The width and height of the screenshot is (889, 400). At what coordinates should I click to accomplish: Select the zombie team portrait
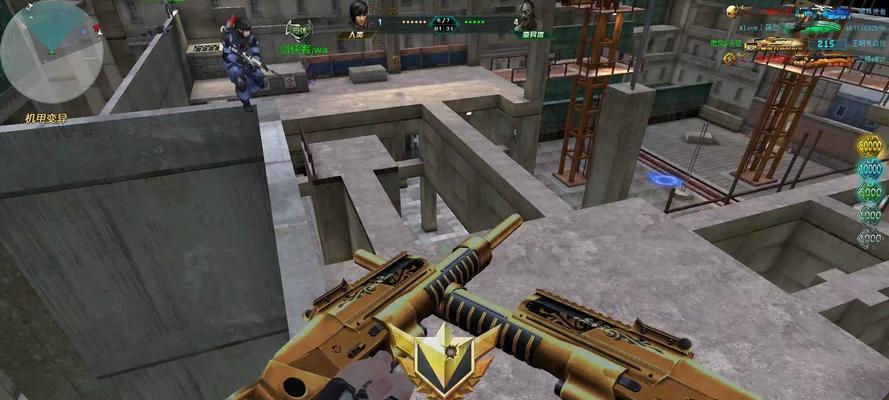(x=525, y=16)
